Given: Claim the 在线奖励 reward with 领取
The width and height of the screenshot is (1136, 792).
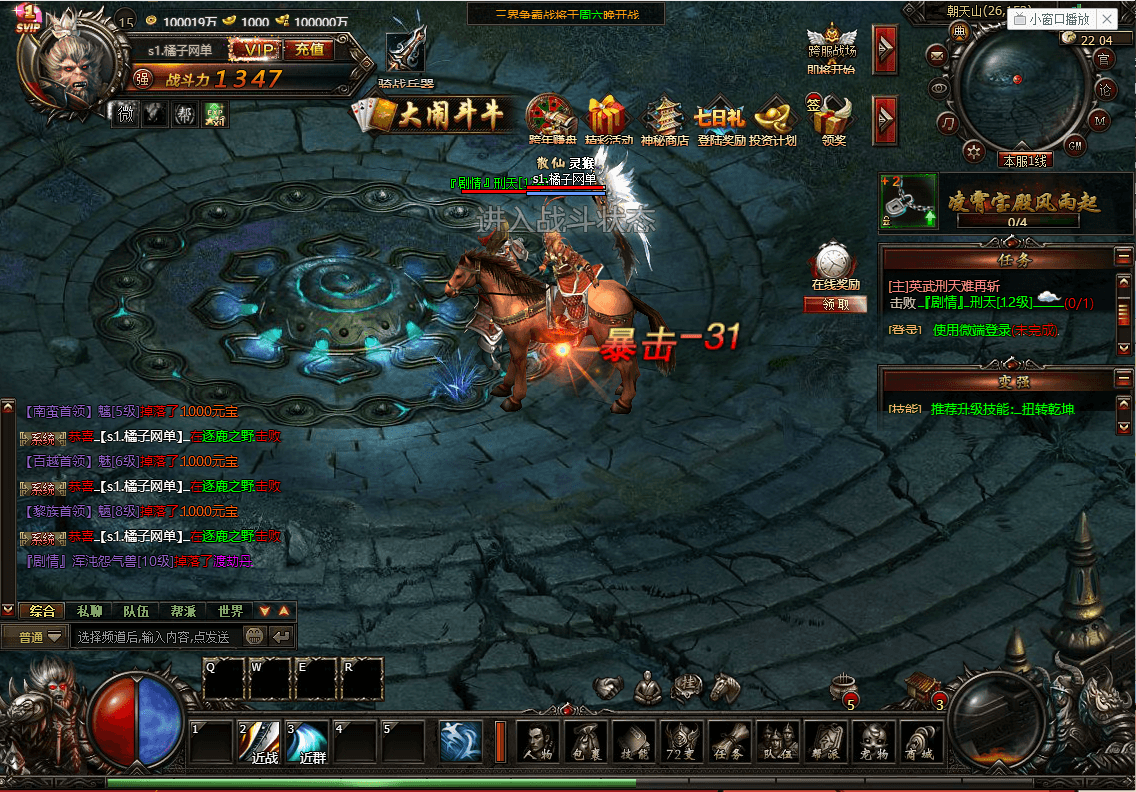Looking at the screenshot, I should (x=834, y=305).
